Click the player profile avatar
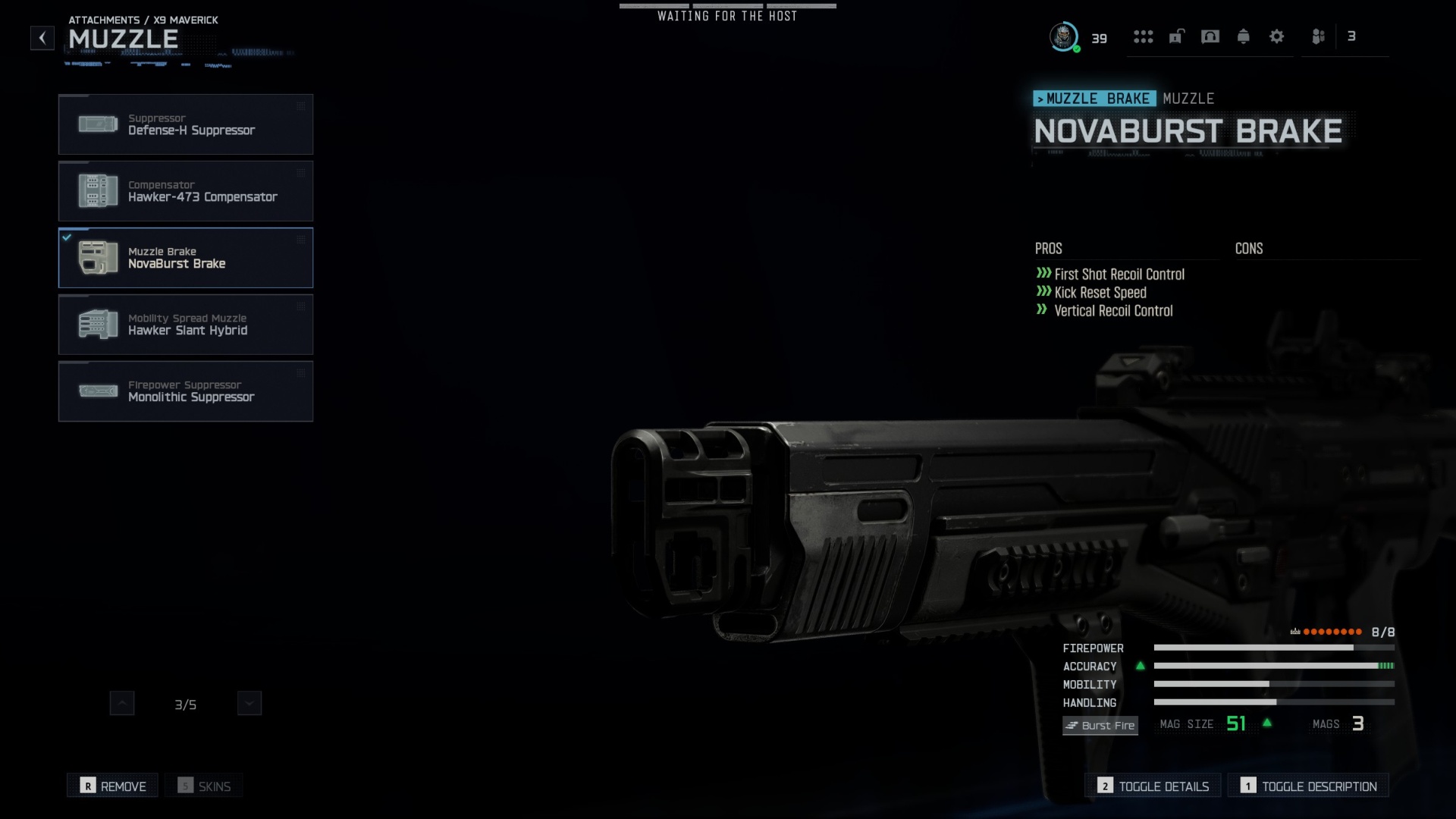Viewport: 1456px width, 819px height. (1065, 37)
